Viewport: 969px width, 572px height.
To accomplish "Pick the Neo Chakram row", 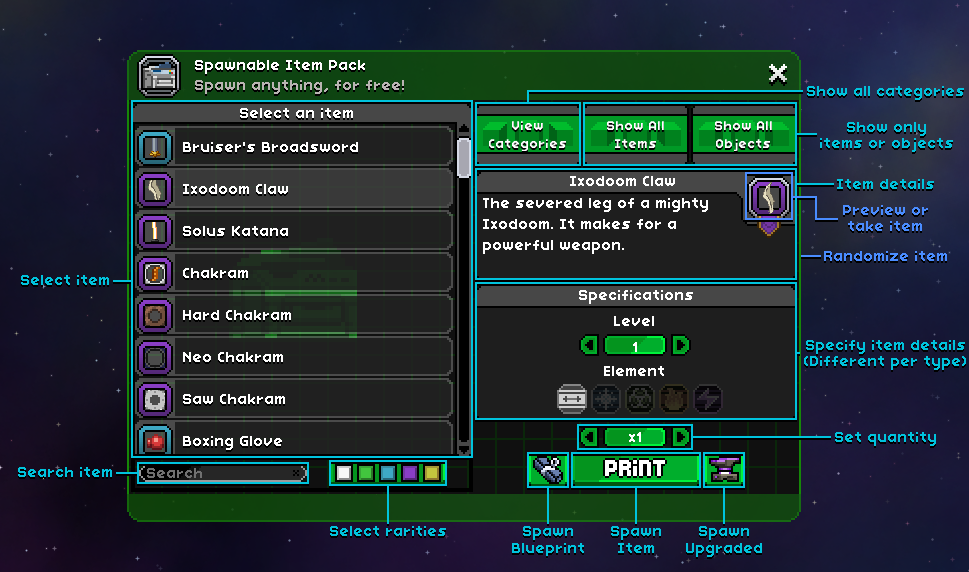I will point(294,357).
